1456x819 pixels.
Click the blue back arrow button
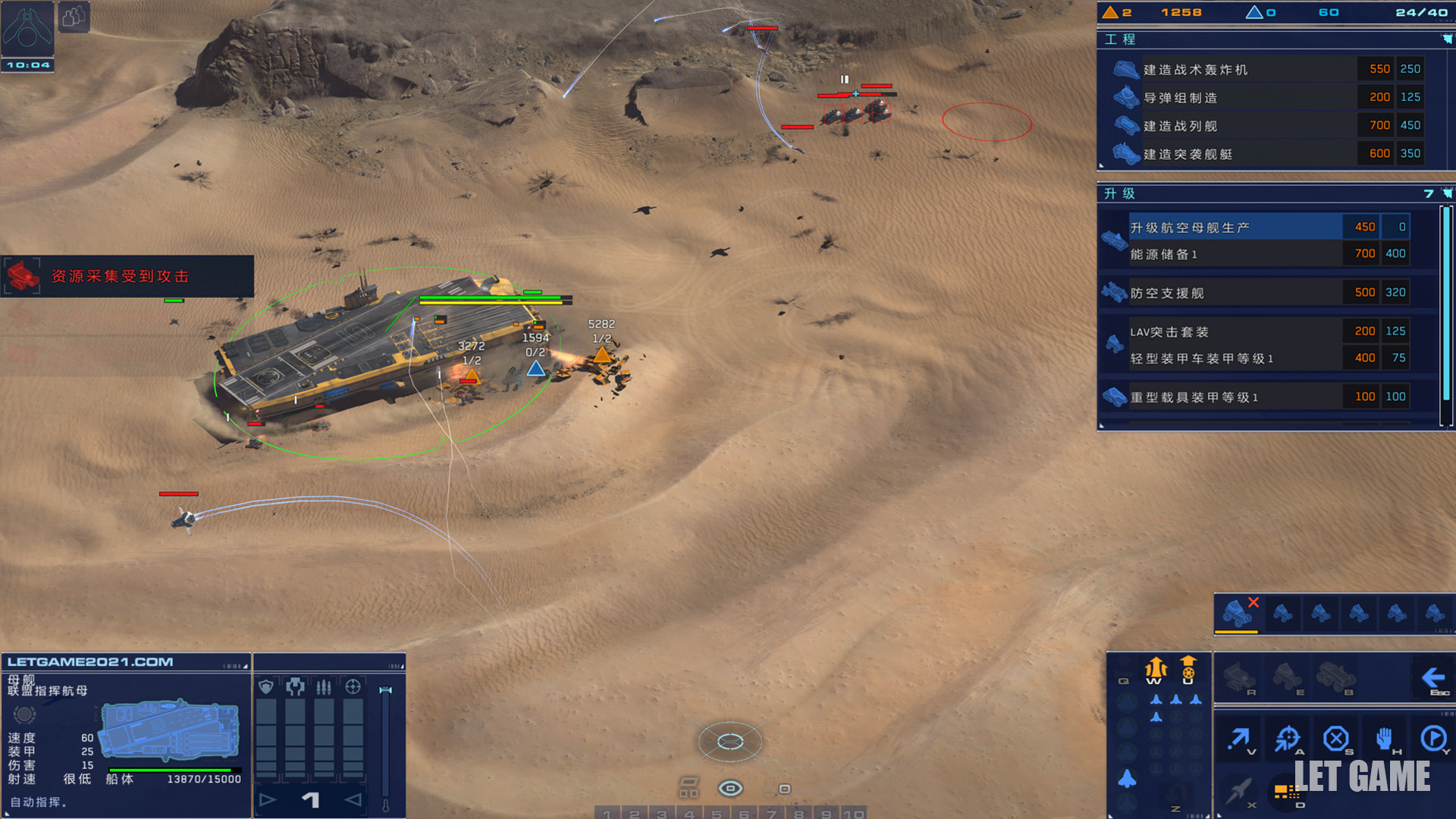click(1432, 677)
